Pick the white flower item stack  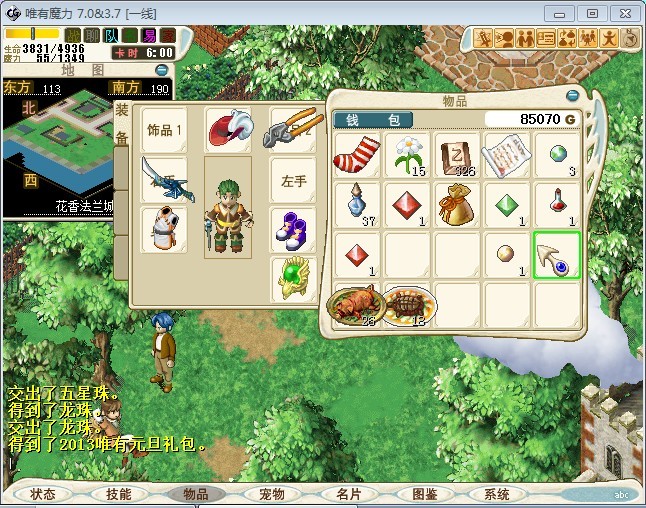(x=408, y=156)
